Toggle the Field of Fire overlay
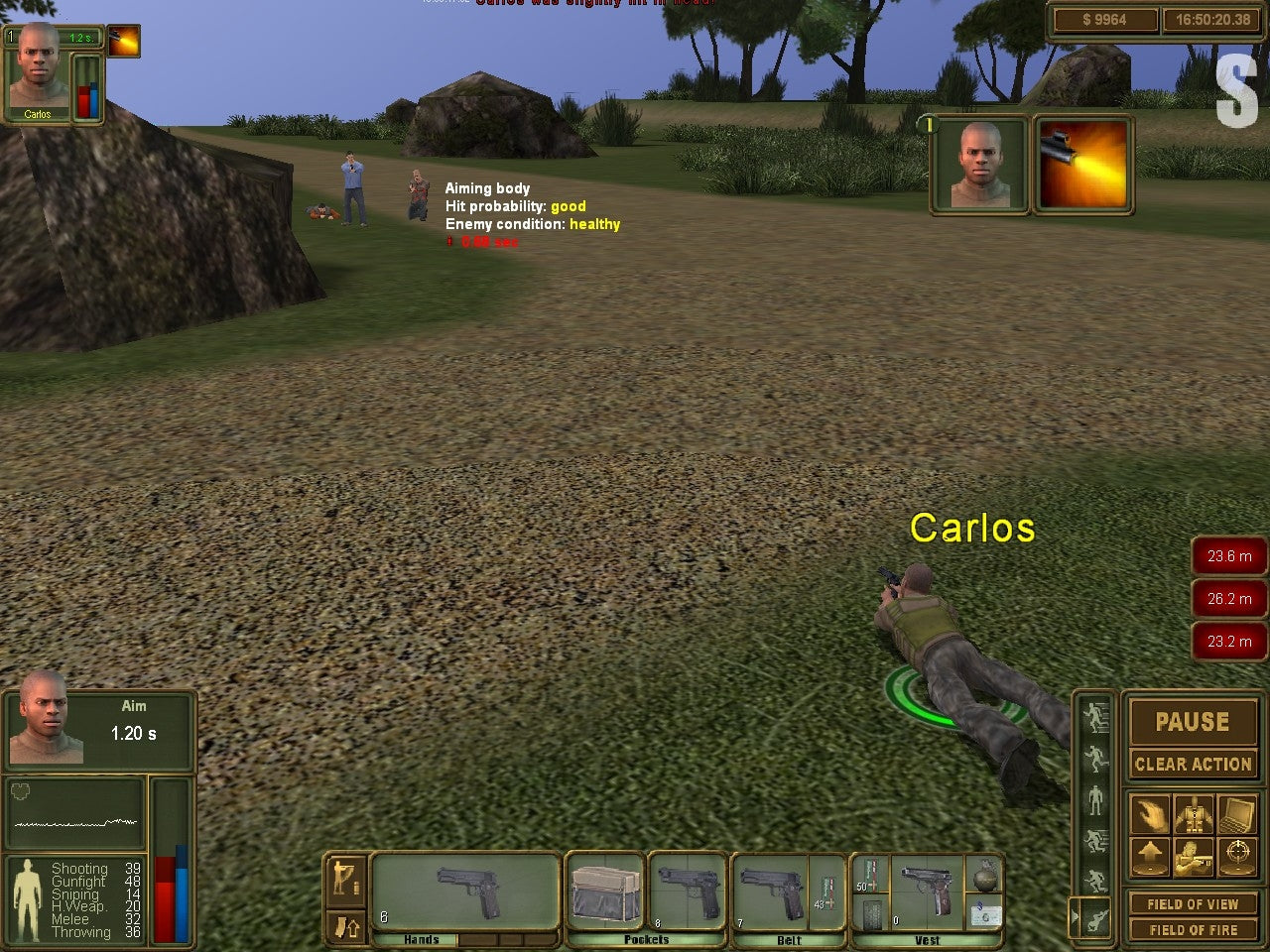 (x=1195, y=929)
